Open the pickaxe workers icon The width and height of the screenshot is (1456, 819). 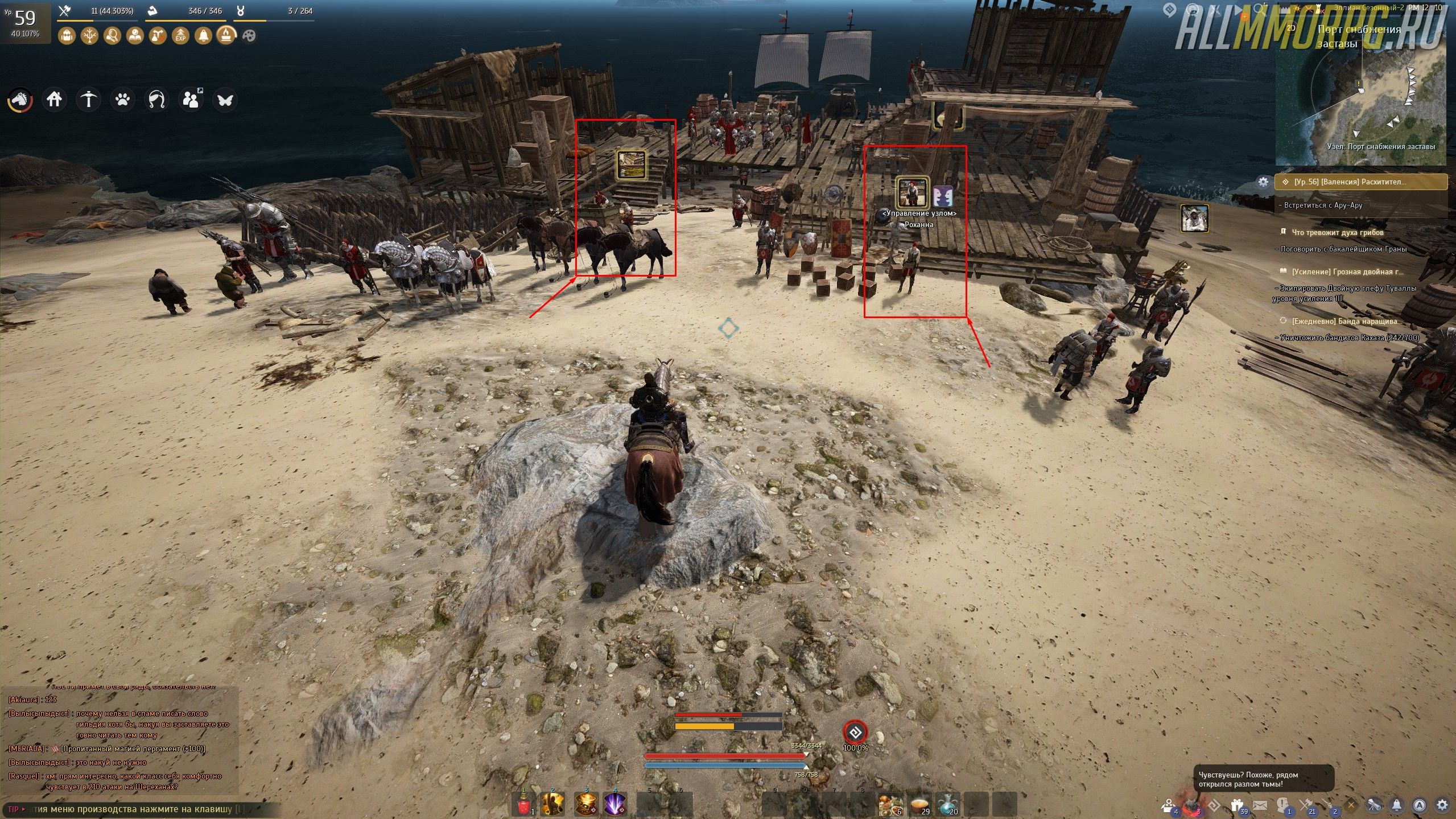tap(88, 100)
